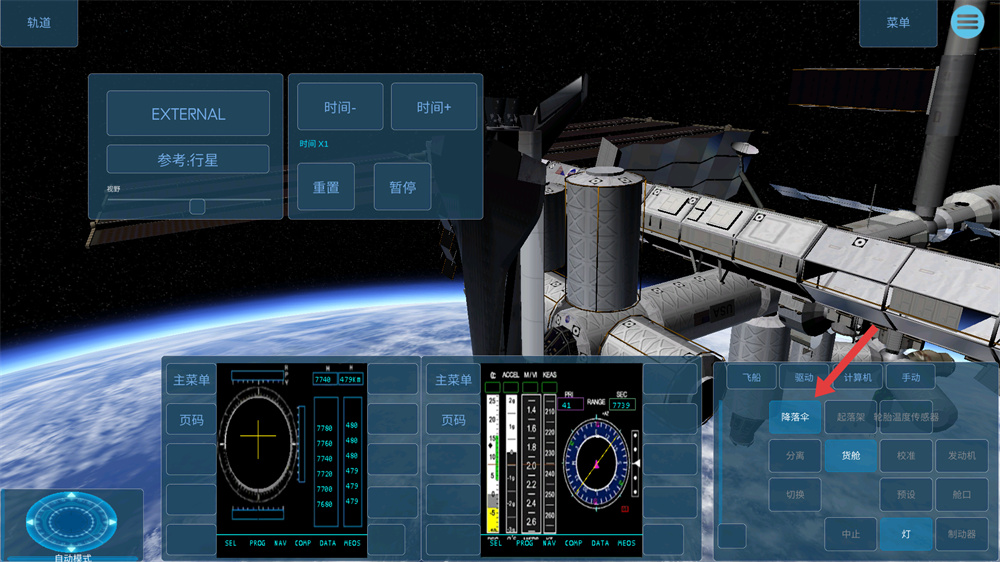Switch to the 计算机 tab
The width and height of the screenshot is (1000, 562).
coord(857,377)
